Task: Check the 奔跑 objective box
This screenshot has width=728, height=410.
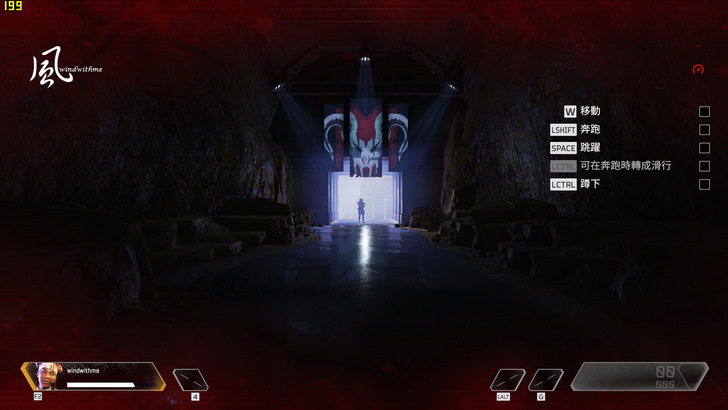Action: (x=704, y=130)
